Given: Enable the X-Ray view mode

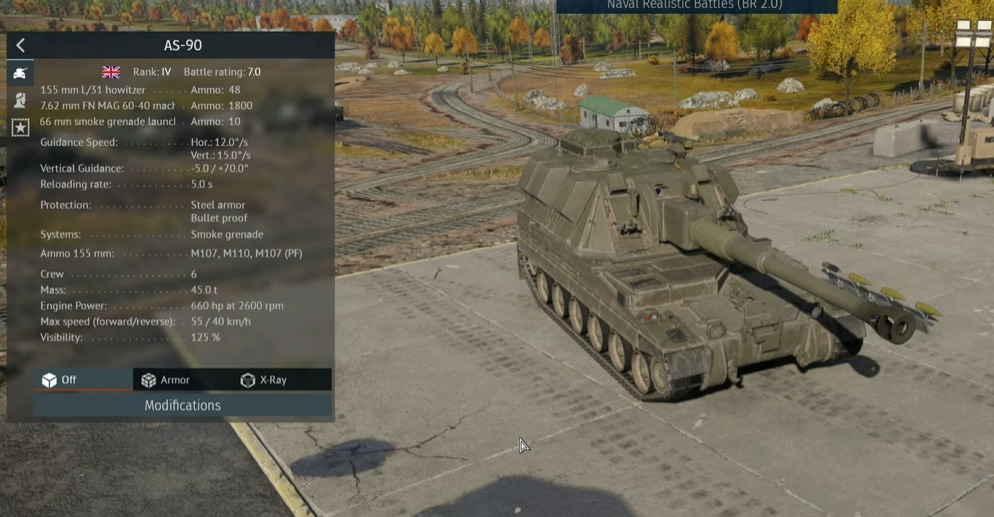Looking at the screenshot, I should click(x=264, y=380).
